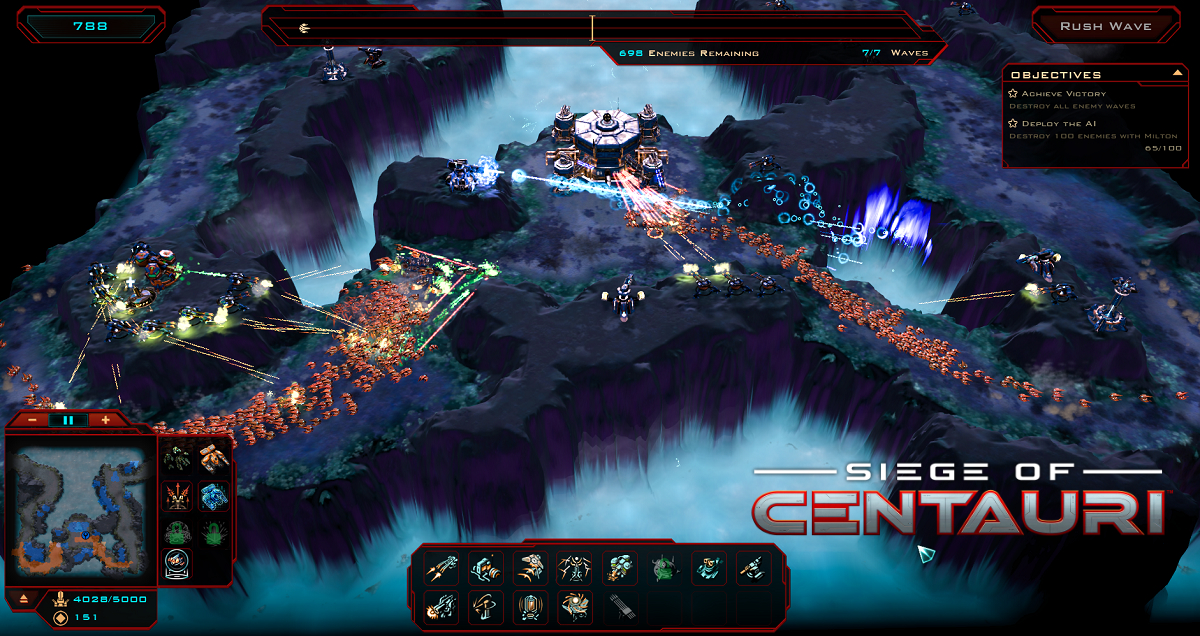
Task: Toggle the panel with the eject arrow button
Action: click(24, 600)
